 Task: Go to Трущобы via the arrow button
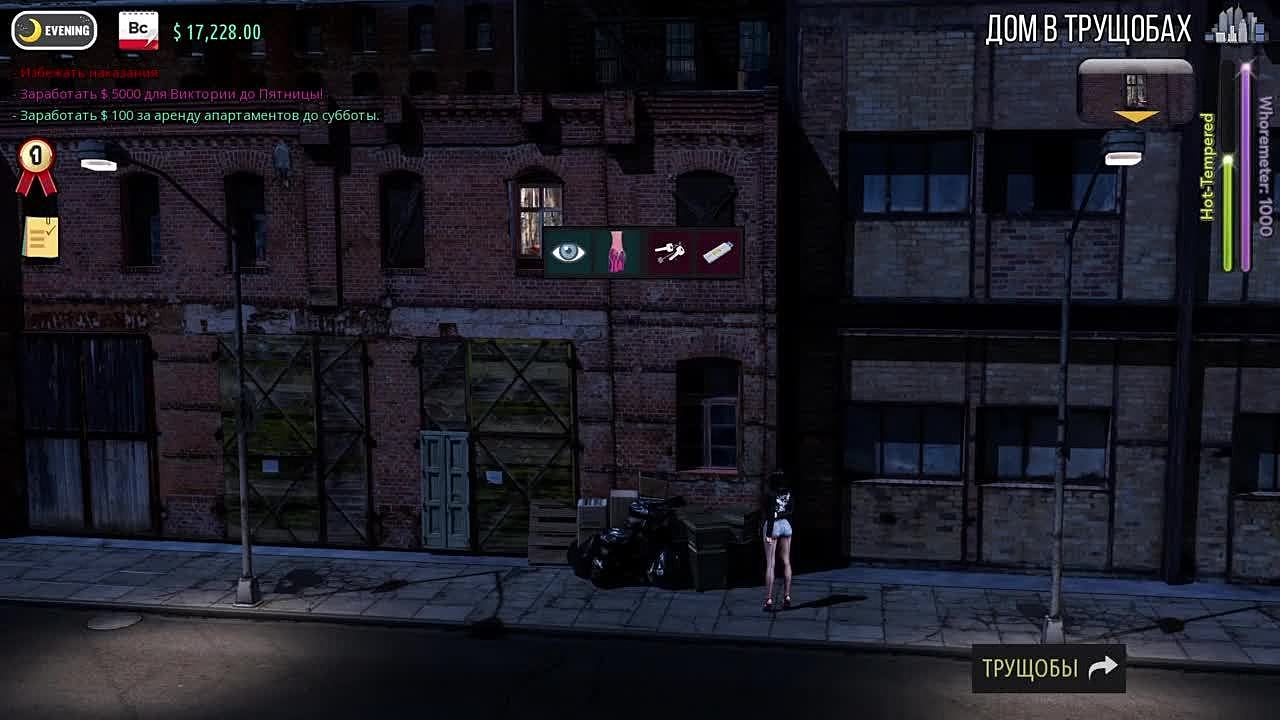(1048, 668)
